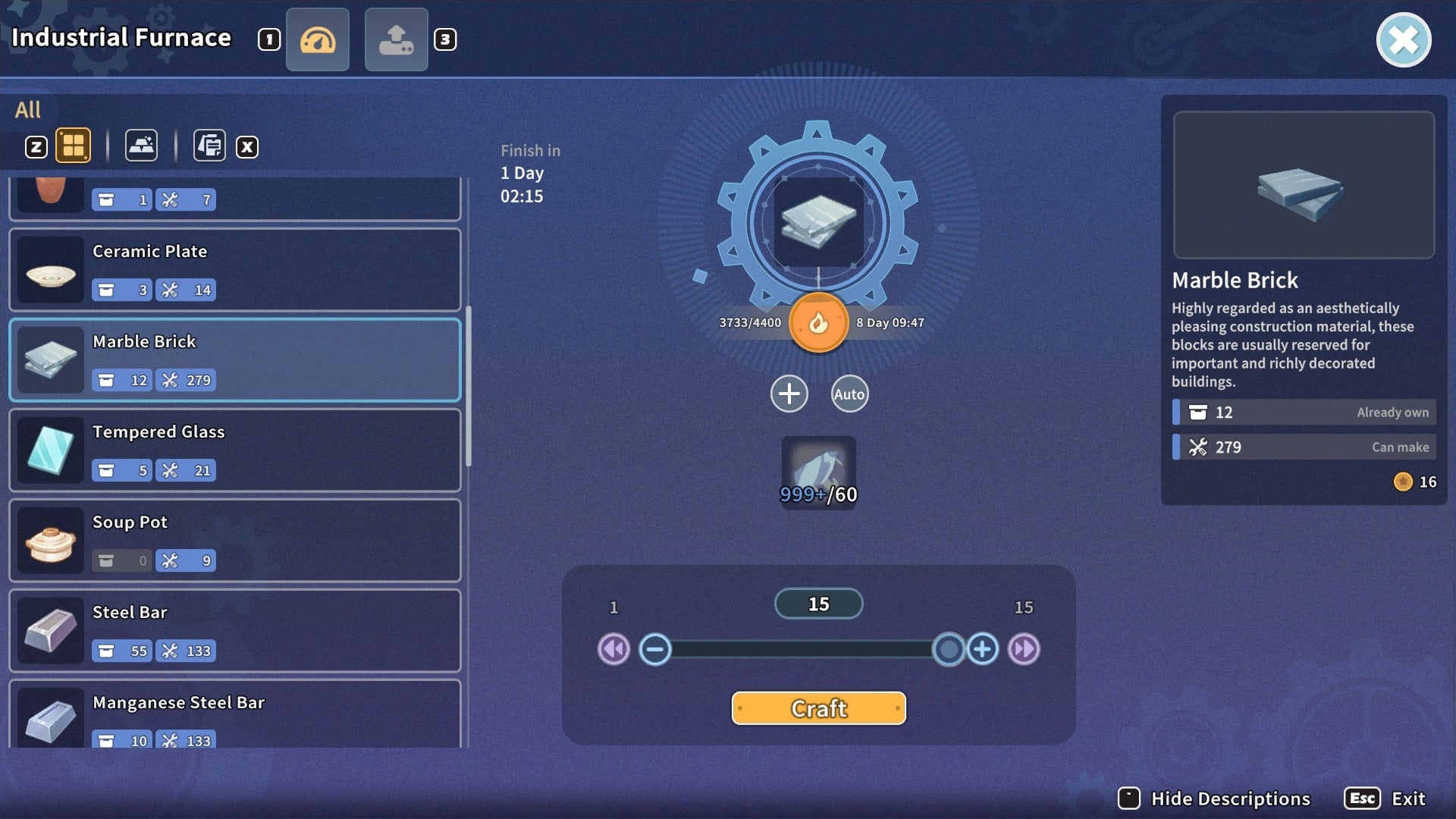Select the gold ingot materials filter icon
This screenshot has height=819, width=1456.
pyautogui.click(x=141, y=145)
